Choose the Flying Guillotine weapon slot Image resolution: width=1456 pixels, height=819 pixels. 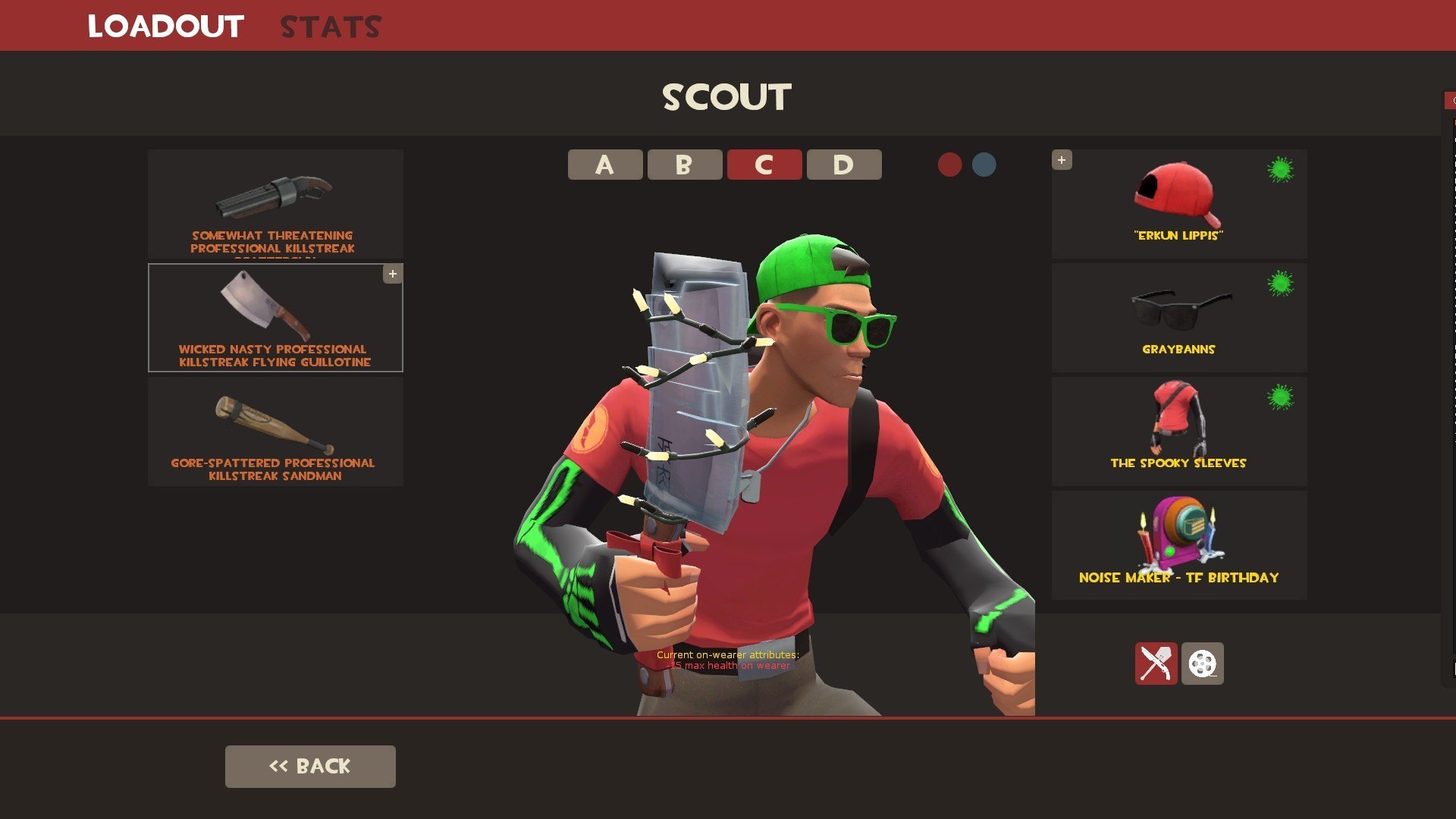275,318
